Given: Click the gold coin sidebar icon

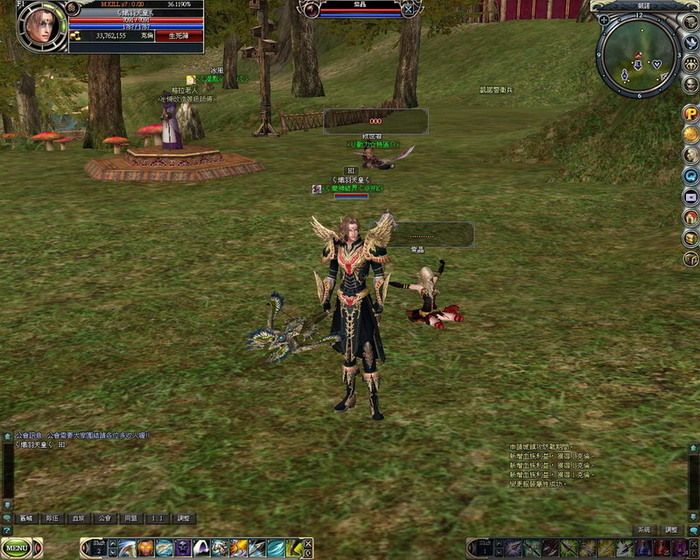Looking at the screenshot, I should 690,134.
